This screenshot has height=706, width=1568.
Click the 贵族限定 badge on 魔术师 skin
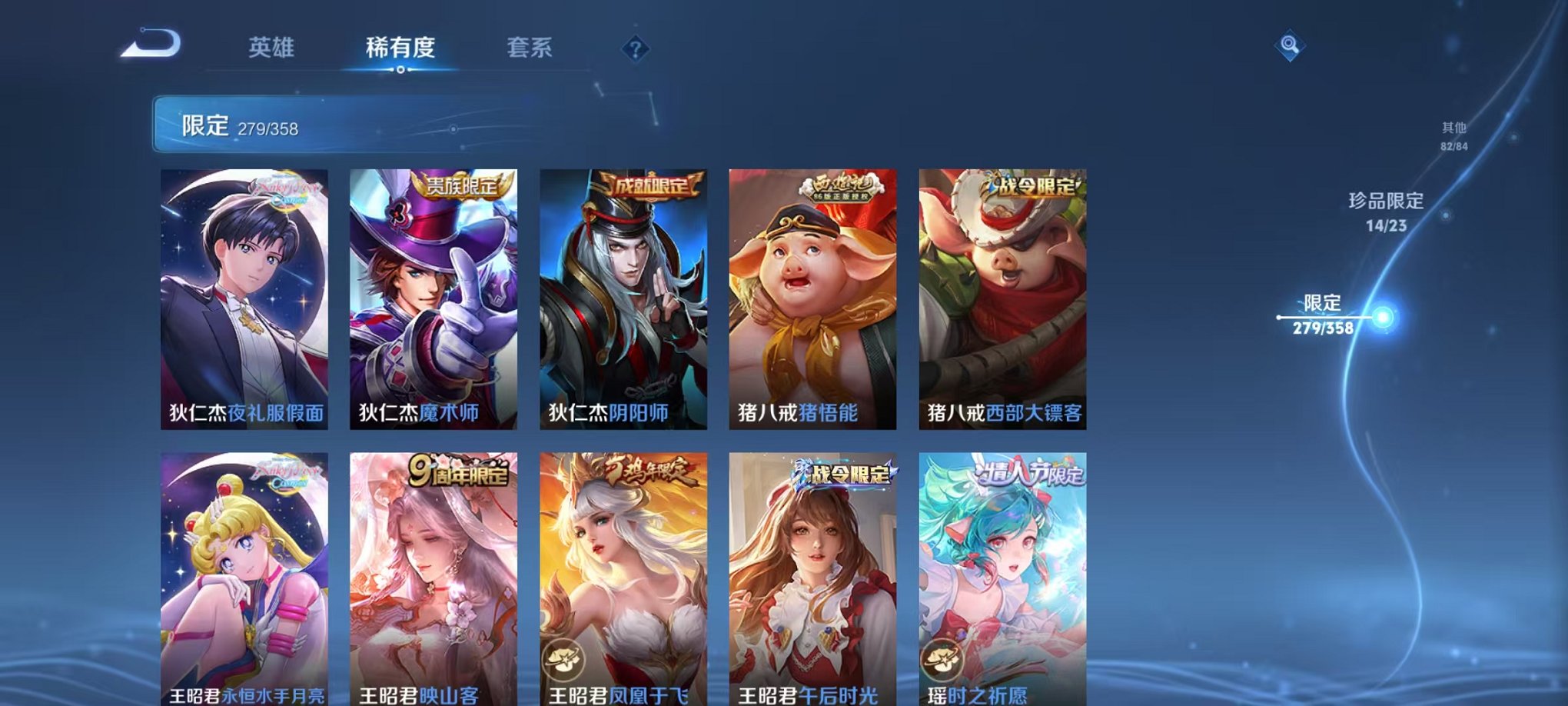[464, 185]
